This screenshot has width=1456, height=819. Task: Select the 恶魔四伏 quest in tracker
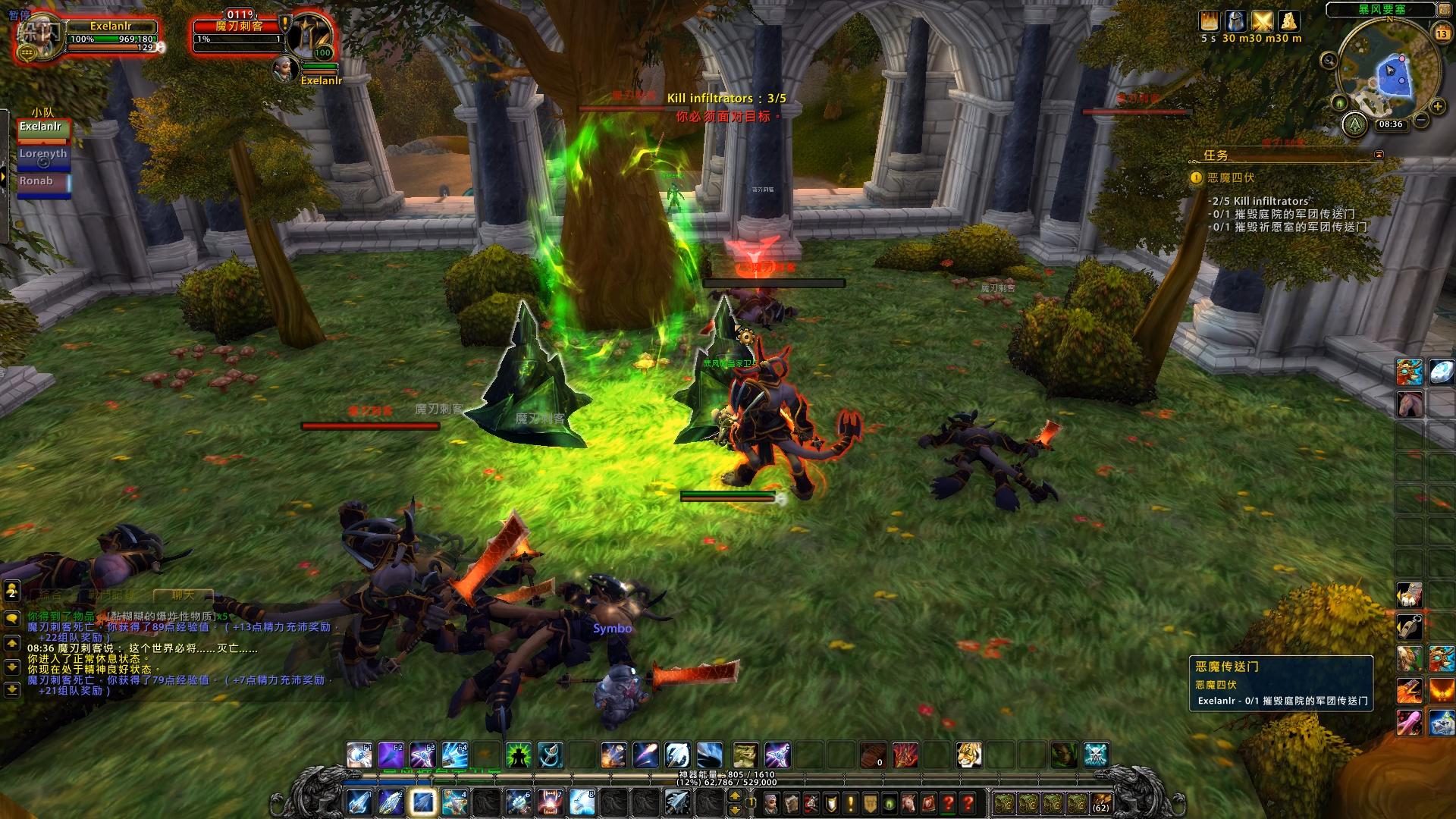pyautogui.click(x=1231, y=177)
